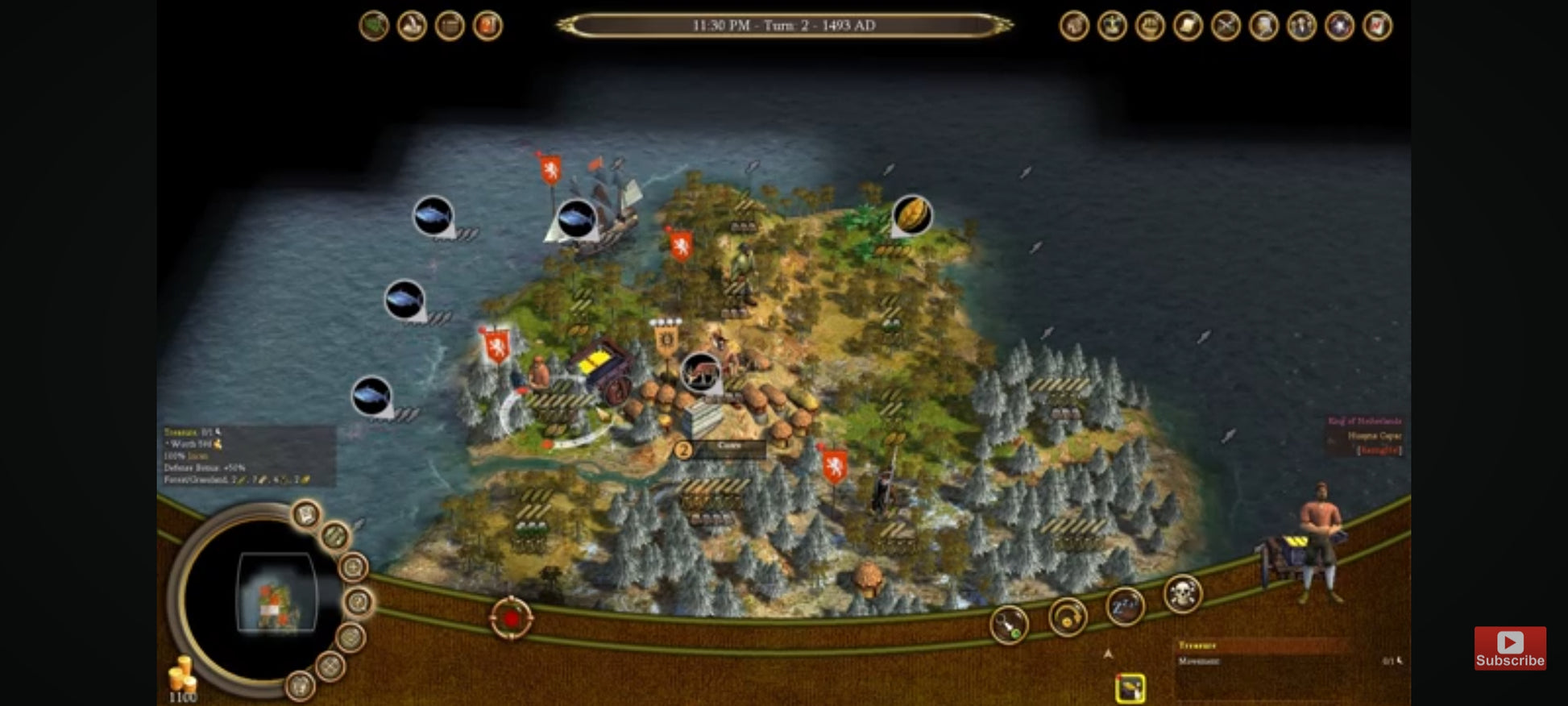The image size is (1568, 706).
Task: Choose the Zzz sleep unit action
Action: (1125, 606)
